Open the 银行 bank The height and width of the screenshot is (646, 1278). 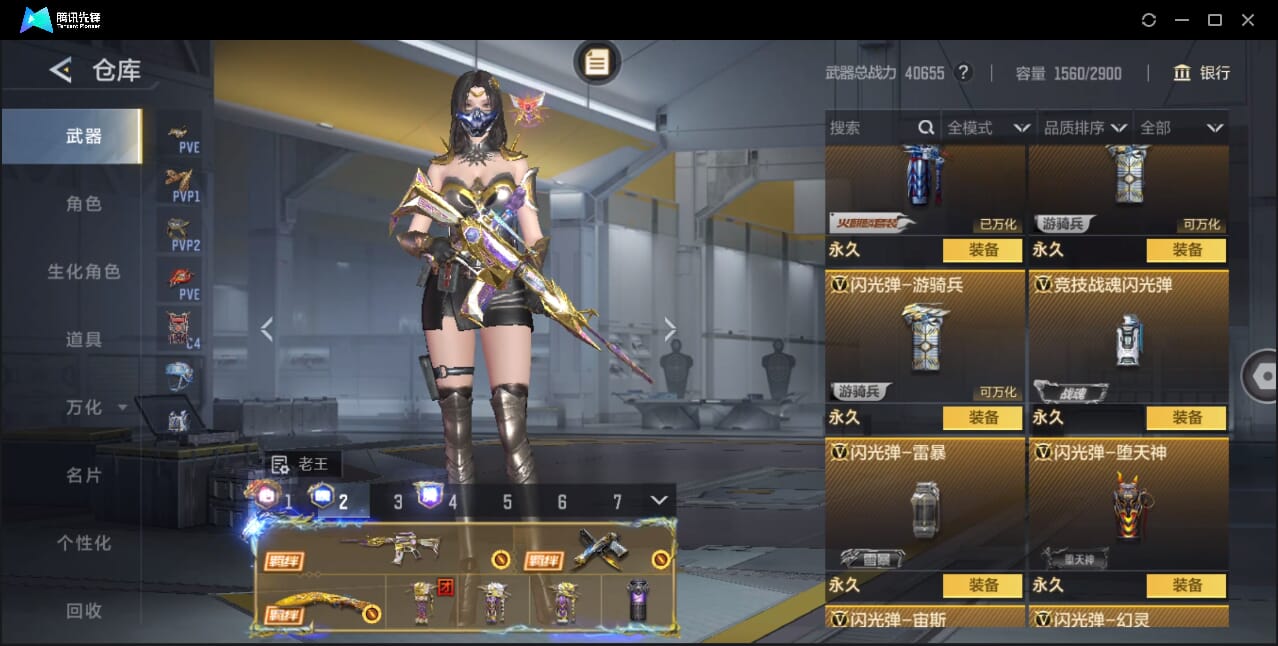point(1201,73)
